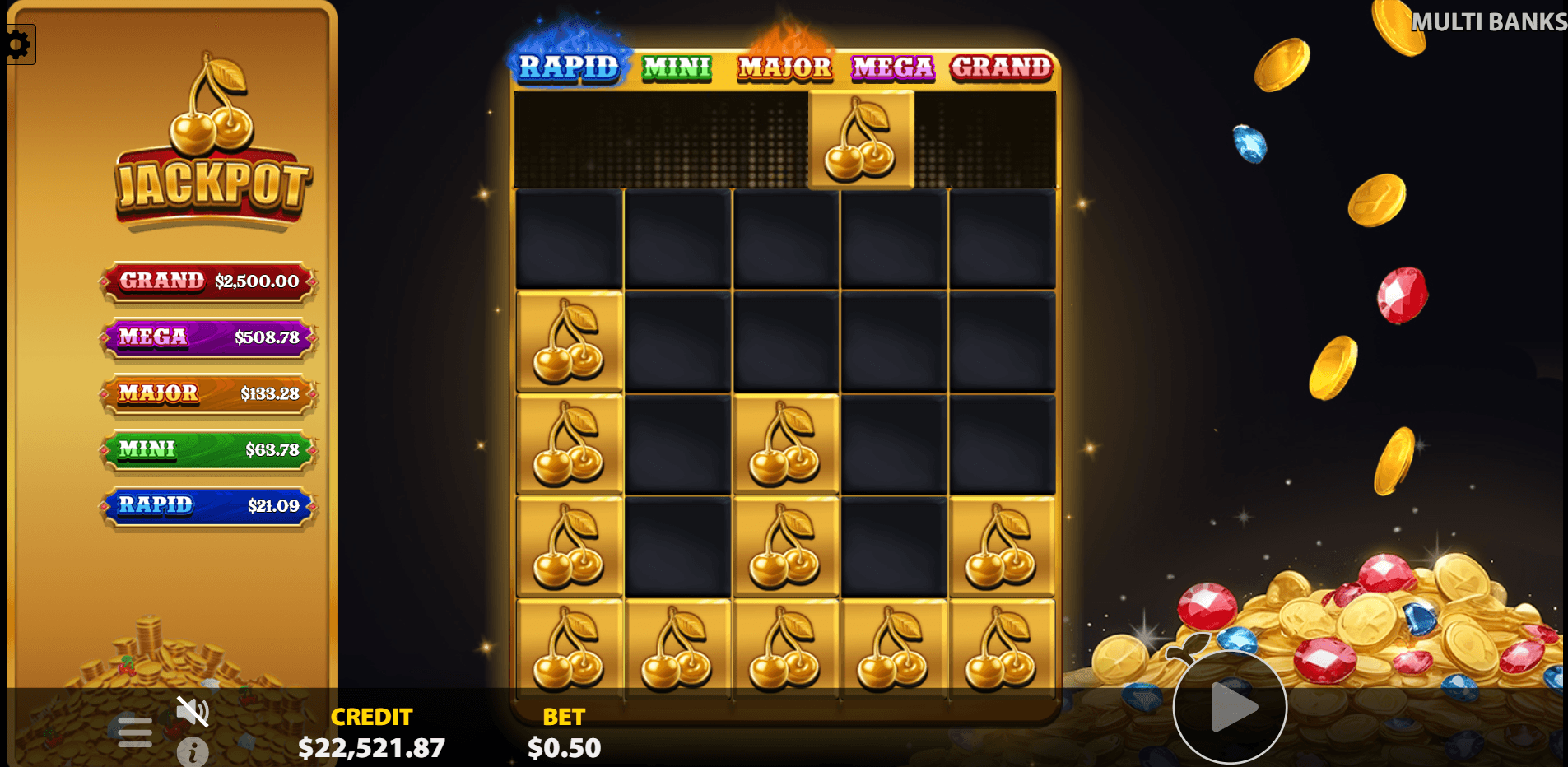Screen dimensions: 1568x767
Task: Open the hamburger menu
Action: 133,731
